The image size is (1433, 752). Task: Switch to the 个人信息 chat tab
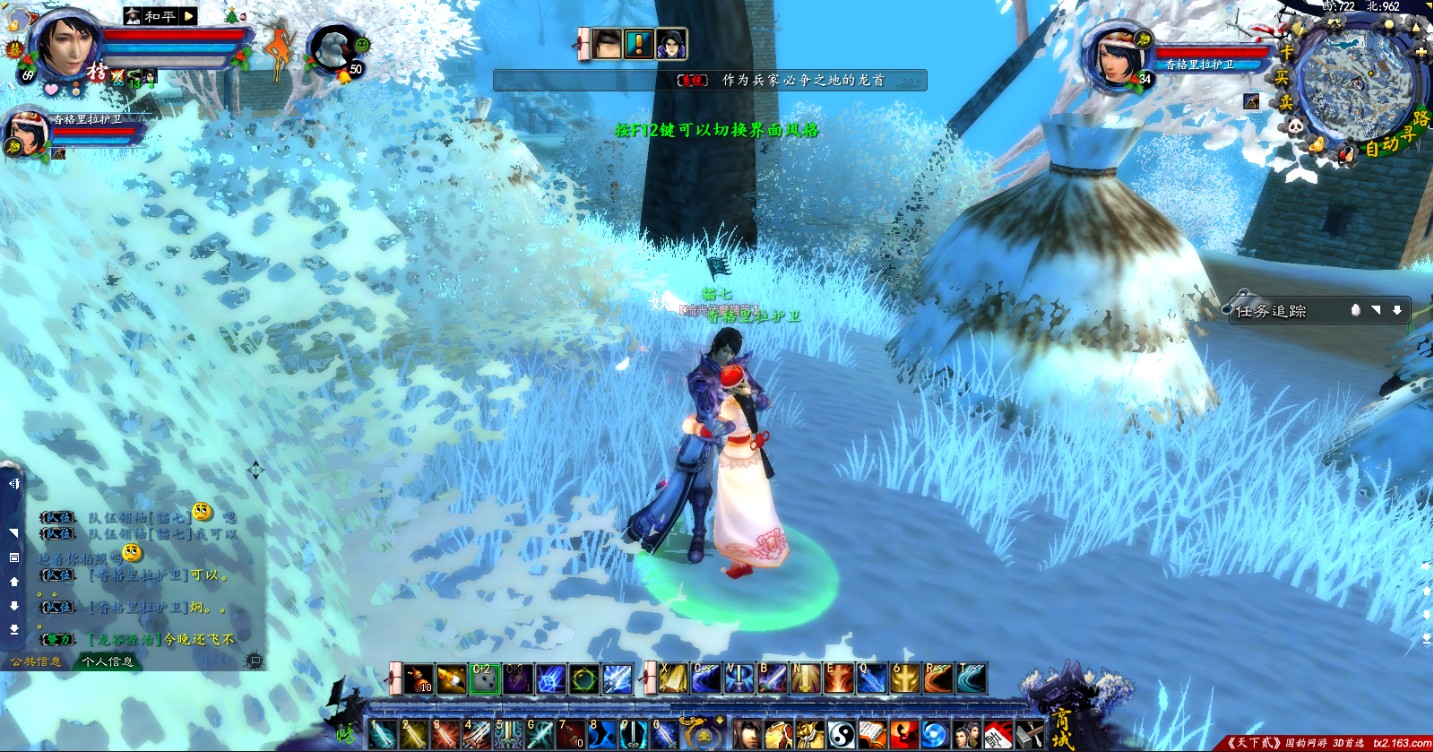point(108,661)
